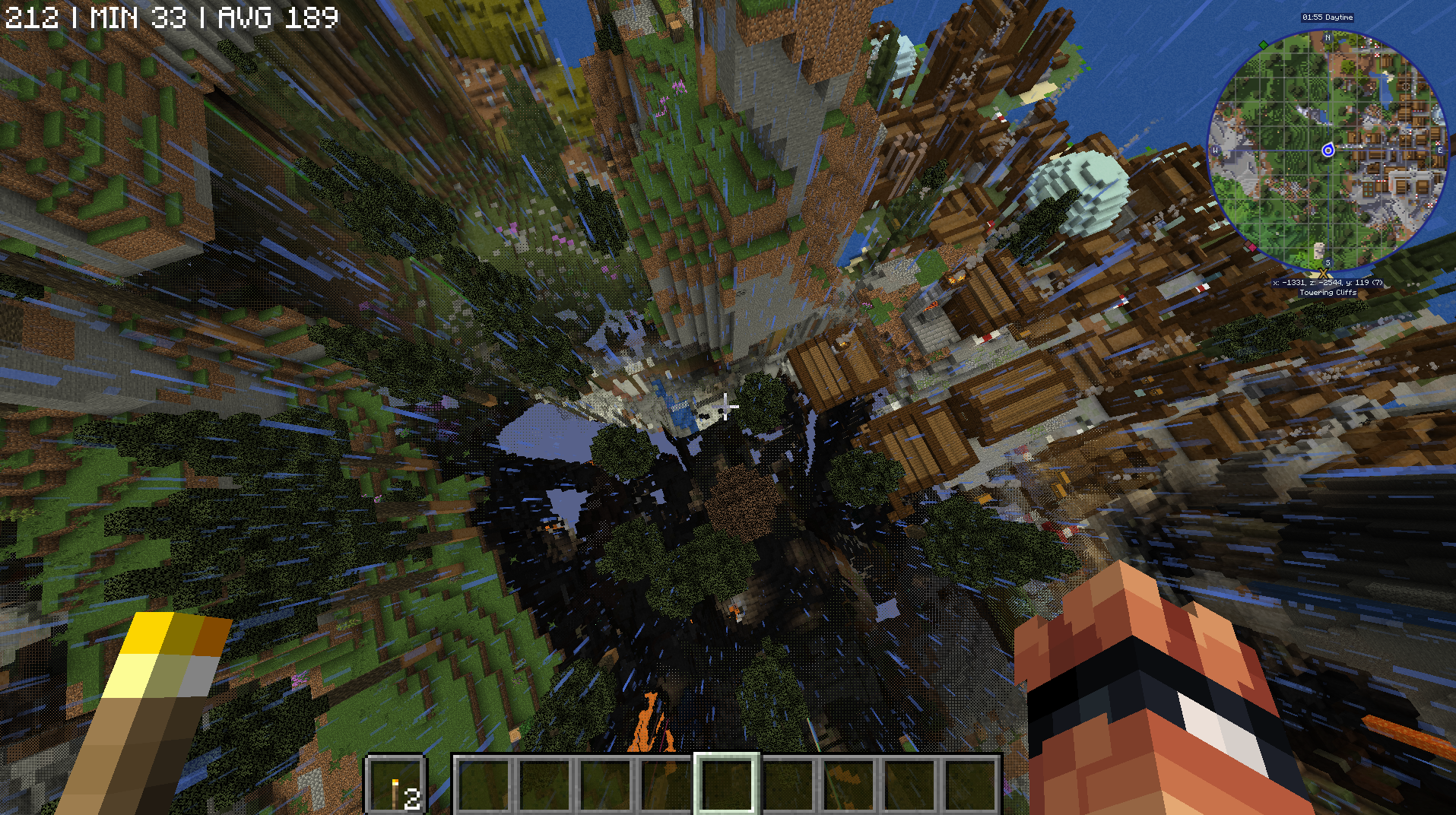The height and width of the screenshot is (815, 1456).
Task: Click the E compass indicator on the minimap
Action: pos(1441,151)
